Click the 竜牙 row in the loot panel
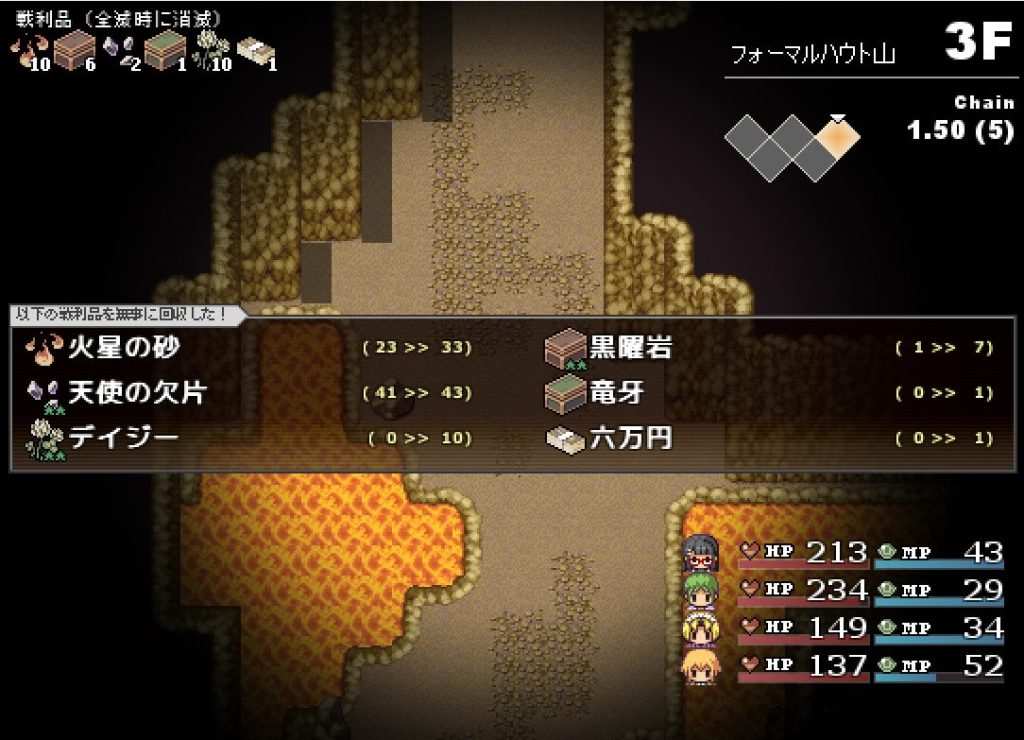This screenshot has height=740, width=1024. [x=617, y=393]
